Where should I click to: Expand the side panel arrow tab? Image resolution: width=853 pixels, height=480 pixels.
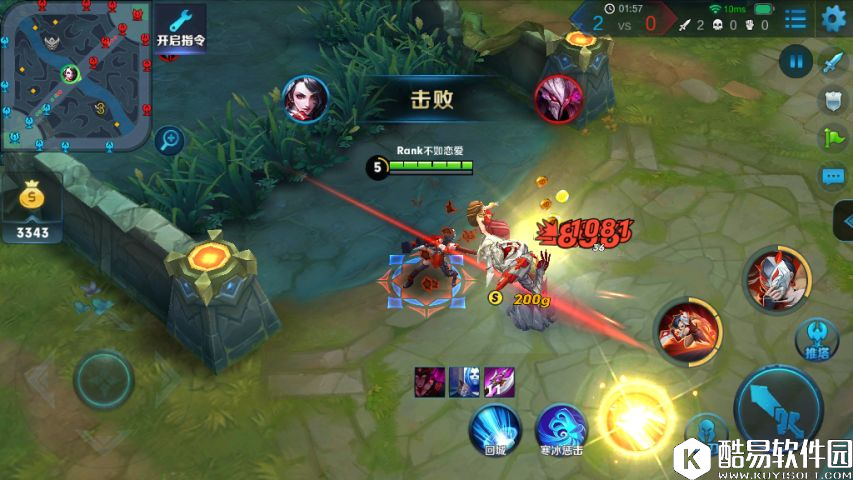point(843,219)
